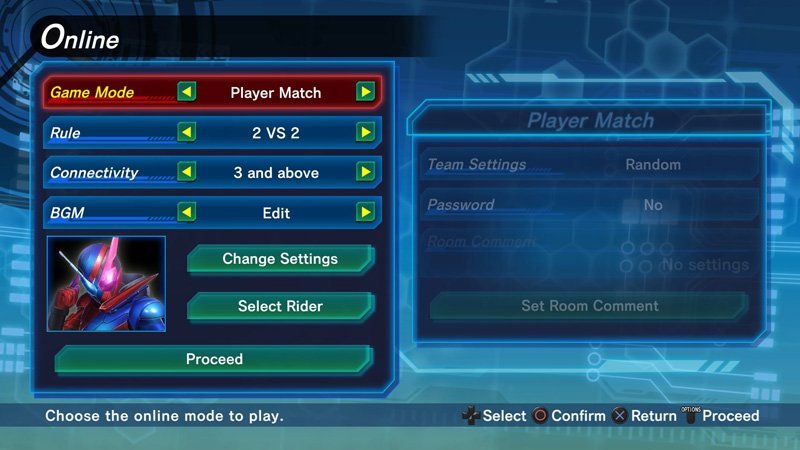800x450 pixels.
Task: Highlight the Connectivity row label
Action: pos(94,173)
